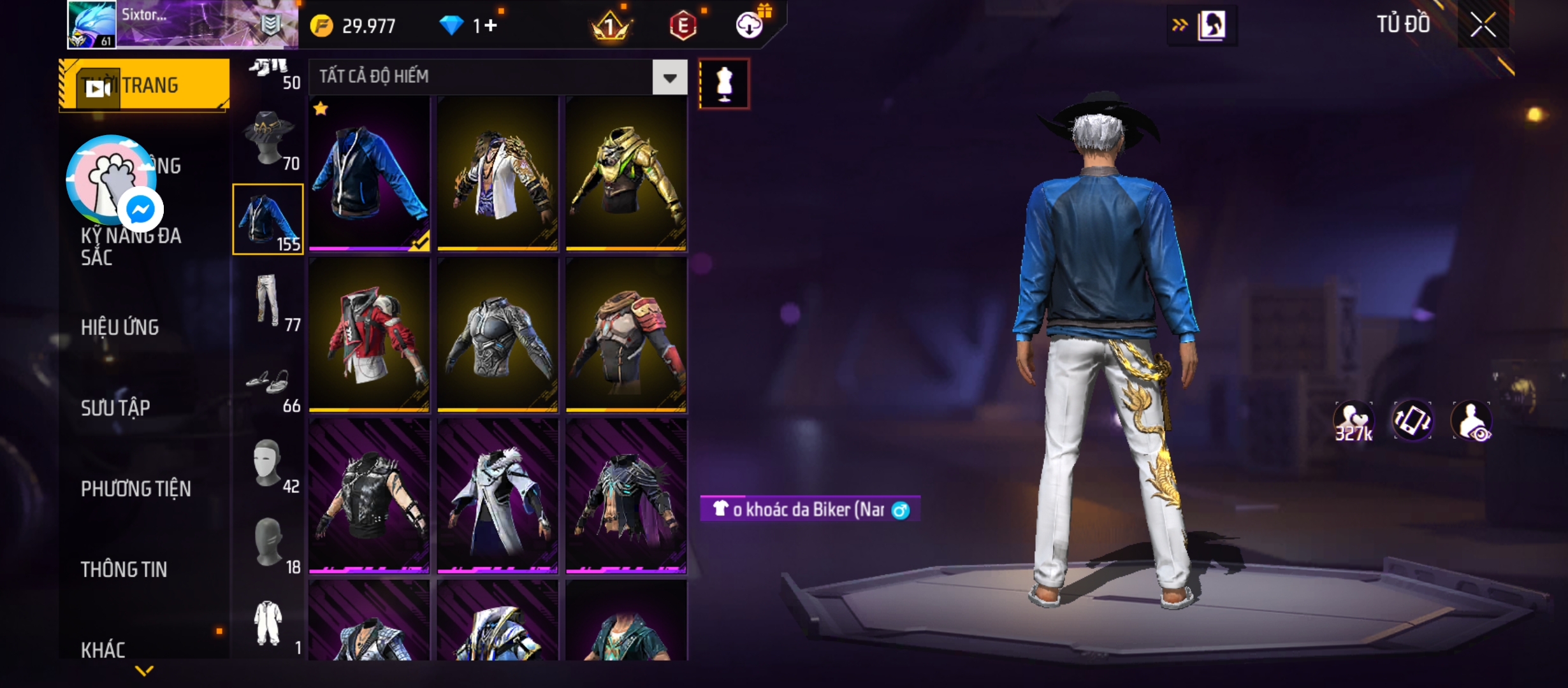
Task: Open the Phương Tiện menu
Action: (x=136, y=489)
